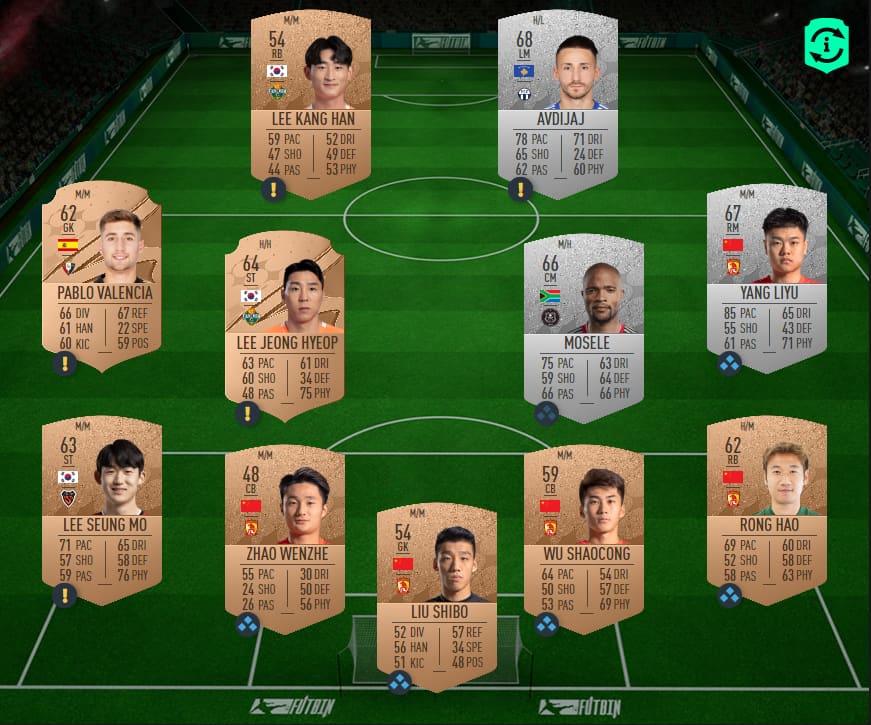
Task: Click the blue chemistry badge under Yang Liyu
Action: point(729,363)
